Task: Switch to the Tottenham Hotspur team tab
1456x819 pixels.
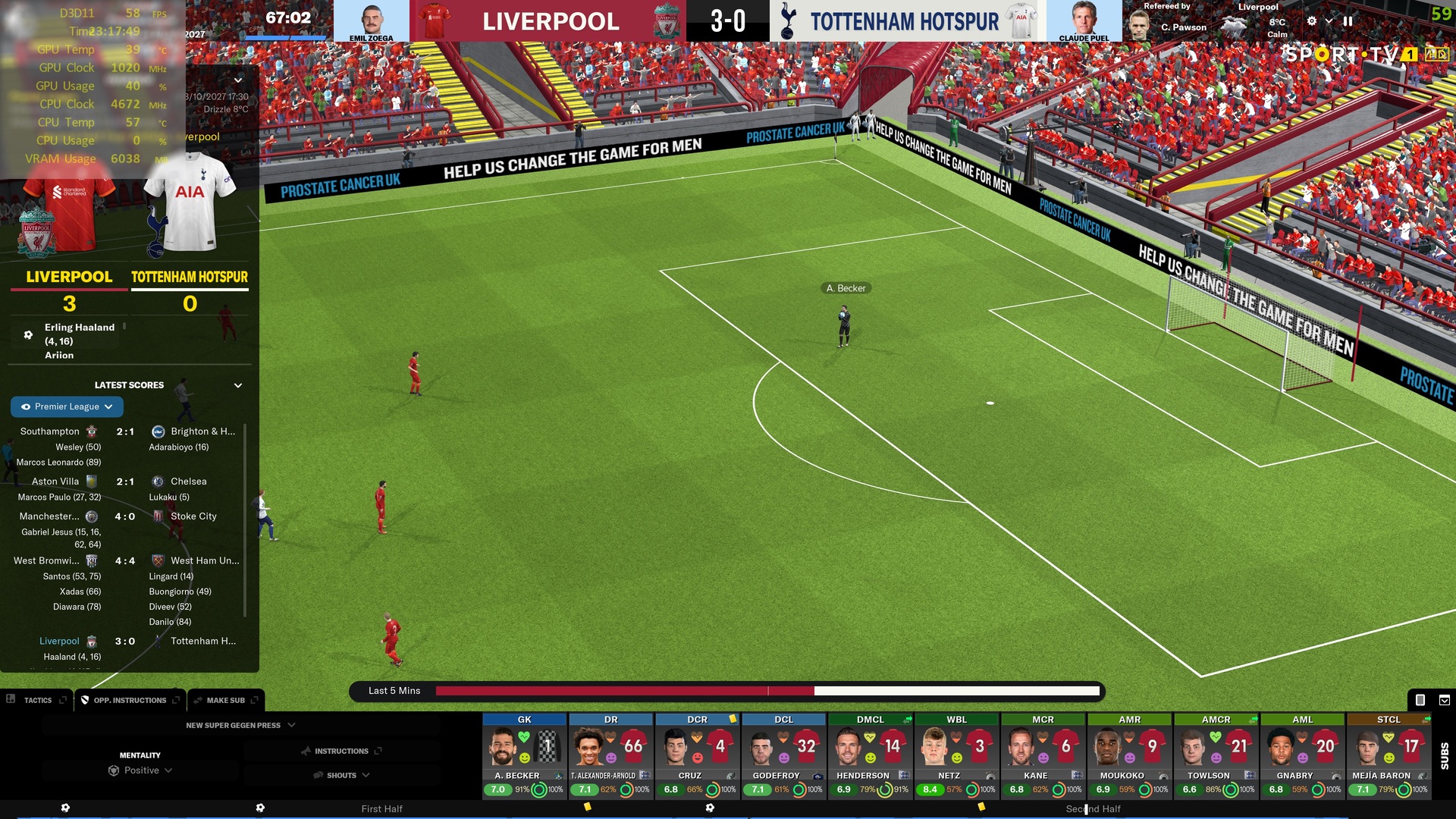Action: (190, 278)
